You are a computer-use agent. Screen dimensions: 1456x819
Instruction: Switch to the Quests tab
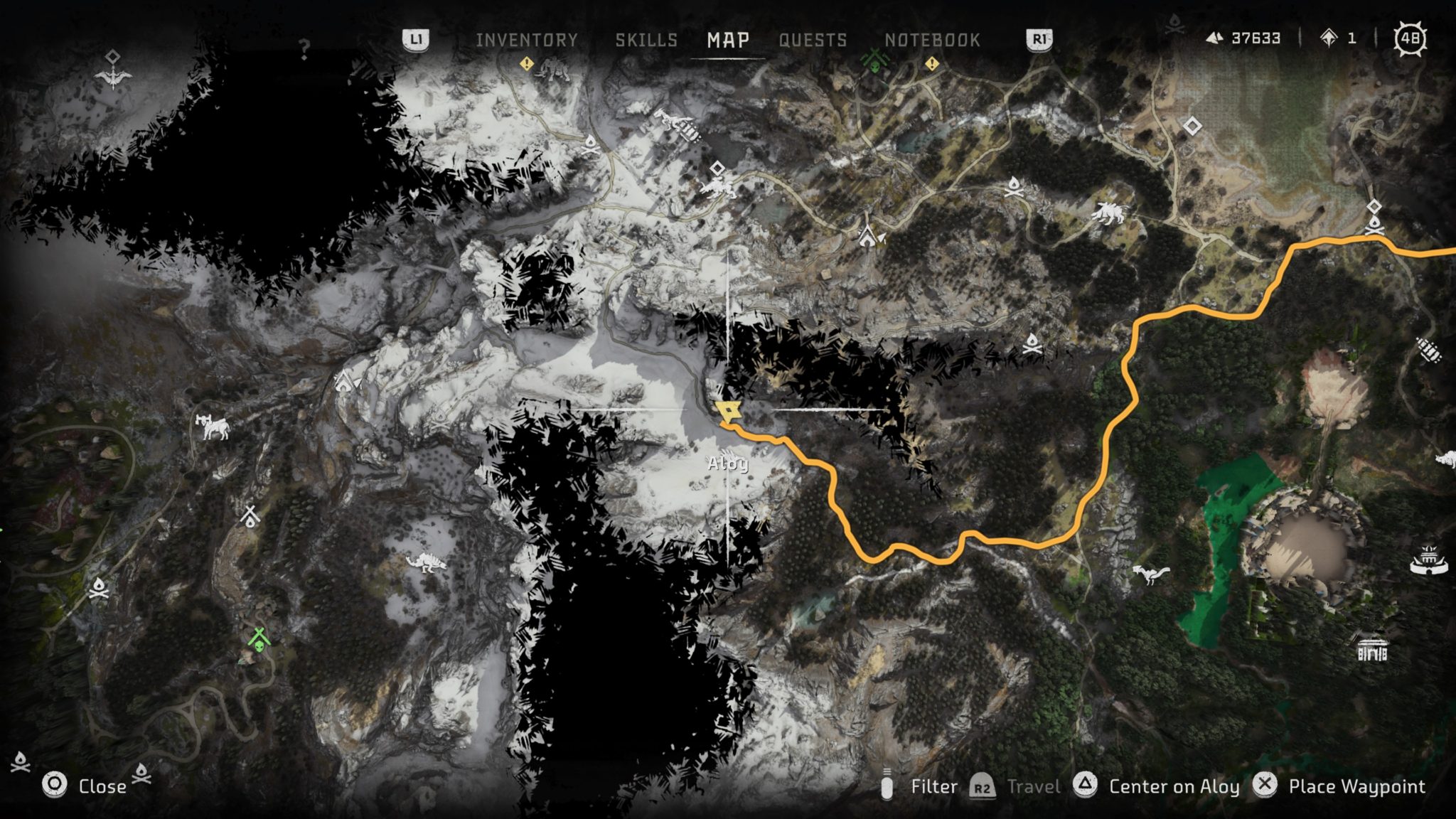(x=813, y=41)
